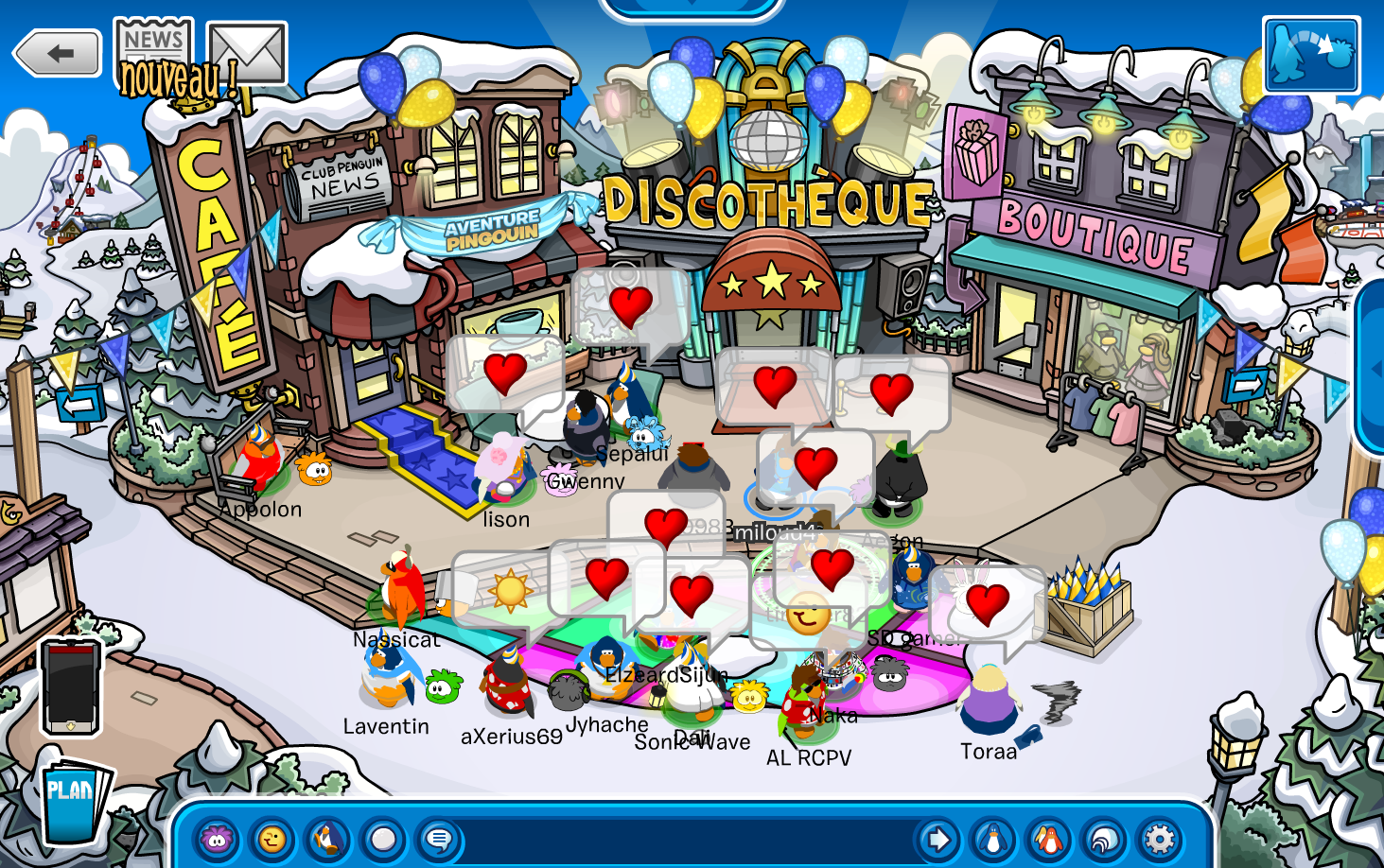Image resolution: width=1384 pixels, height=868 pixels.
Task: Open the PLAN island map
Action: [72, 800]
